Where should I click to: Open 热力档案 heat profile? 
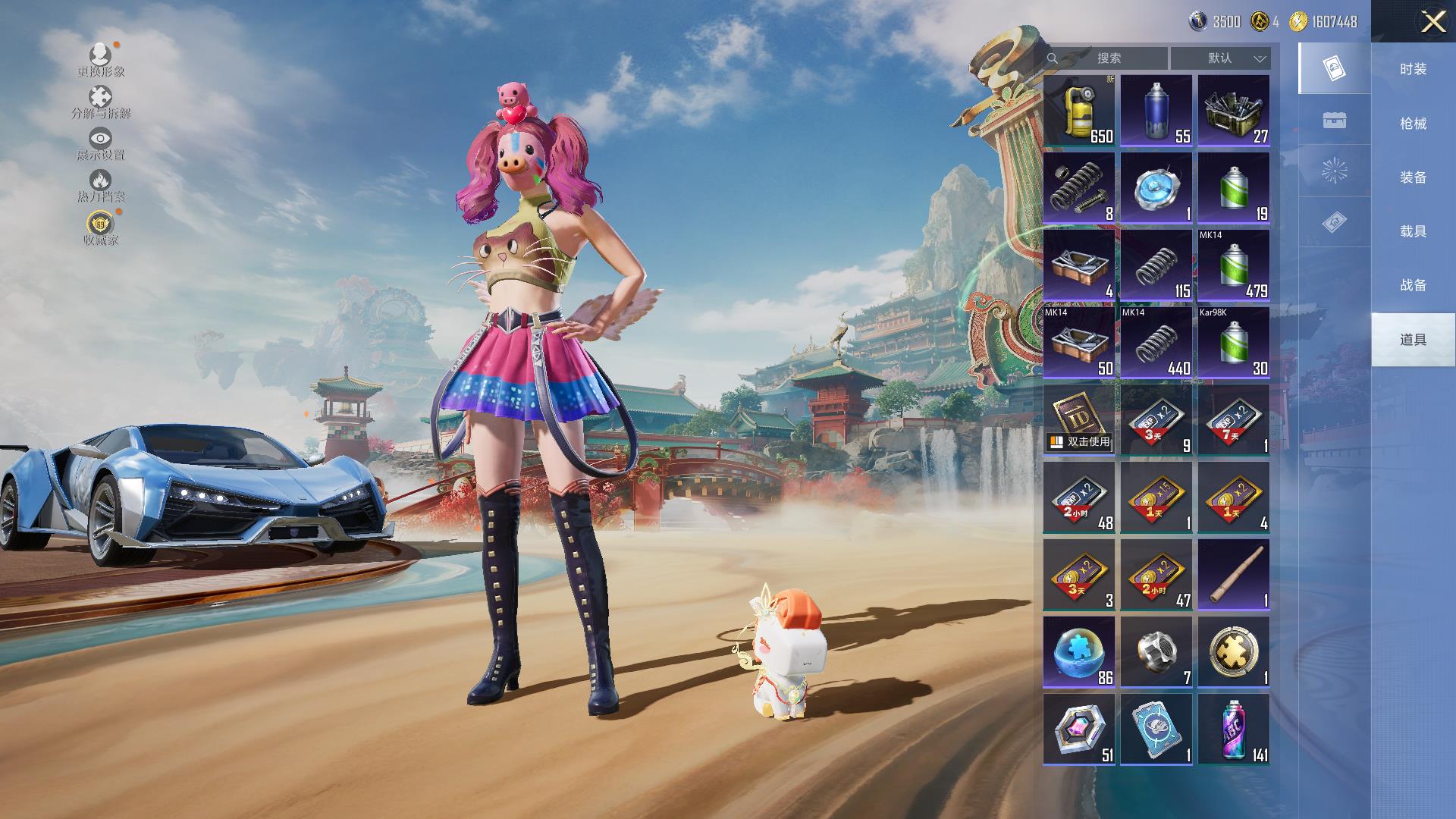click(101, 186)
